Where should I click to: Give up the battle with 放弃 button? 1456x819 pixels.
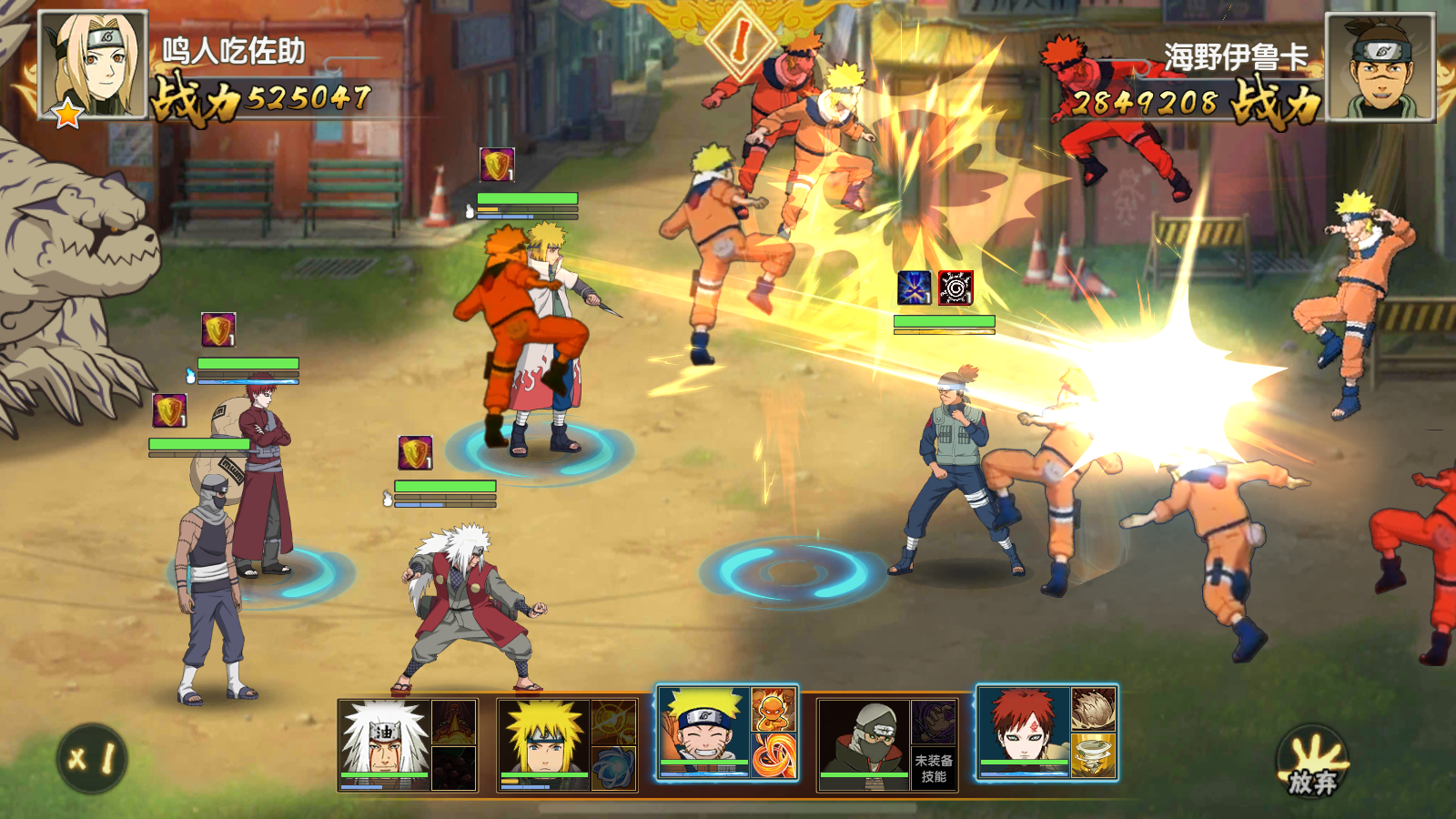click(x=1312, y=764)
